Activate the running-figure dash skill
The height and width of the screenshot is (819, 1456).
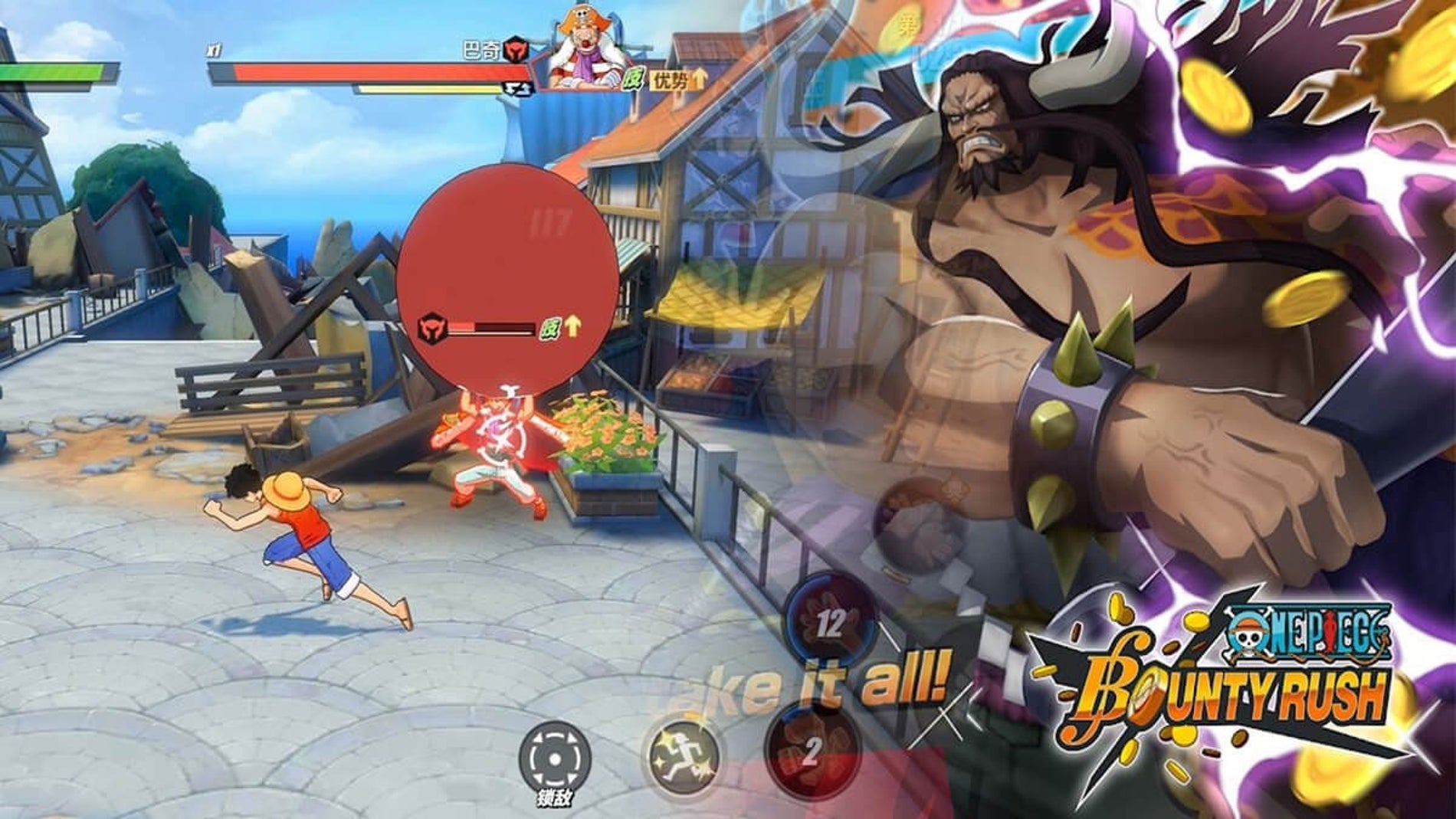(683, 756)
